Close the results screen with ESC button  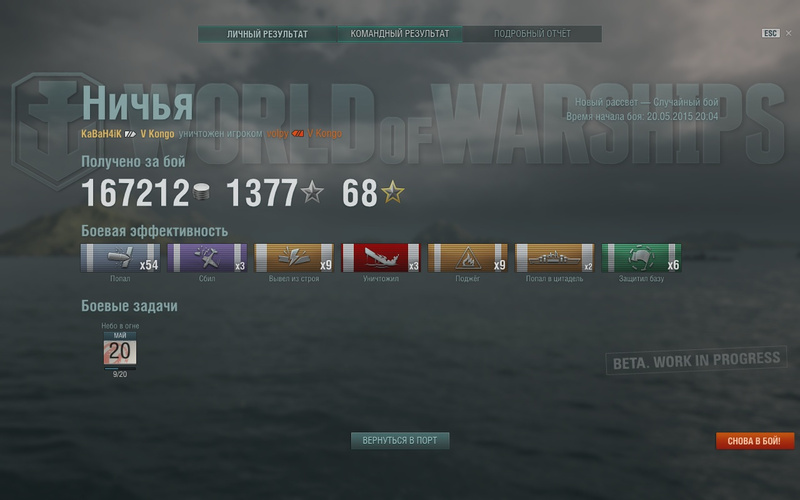(770, 33)
